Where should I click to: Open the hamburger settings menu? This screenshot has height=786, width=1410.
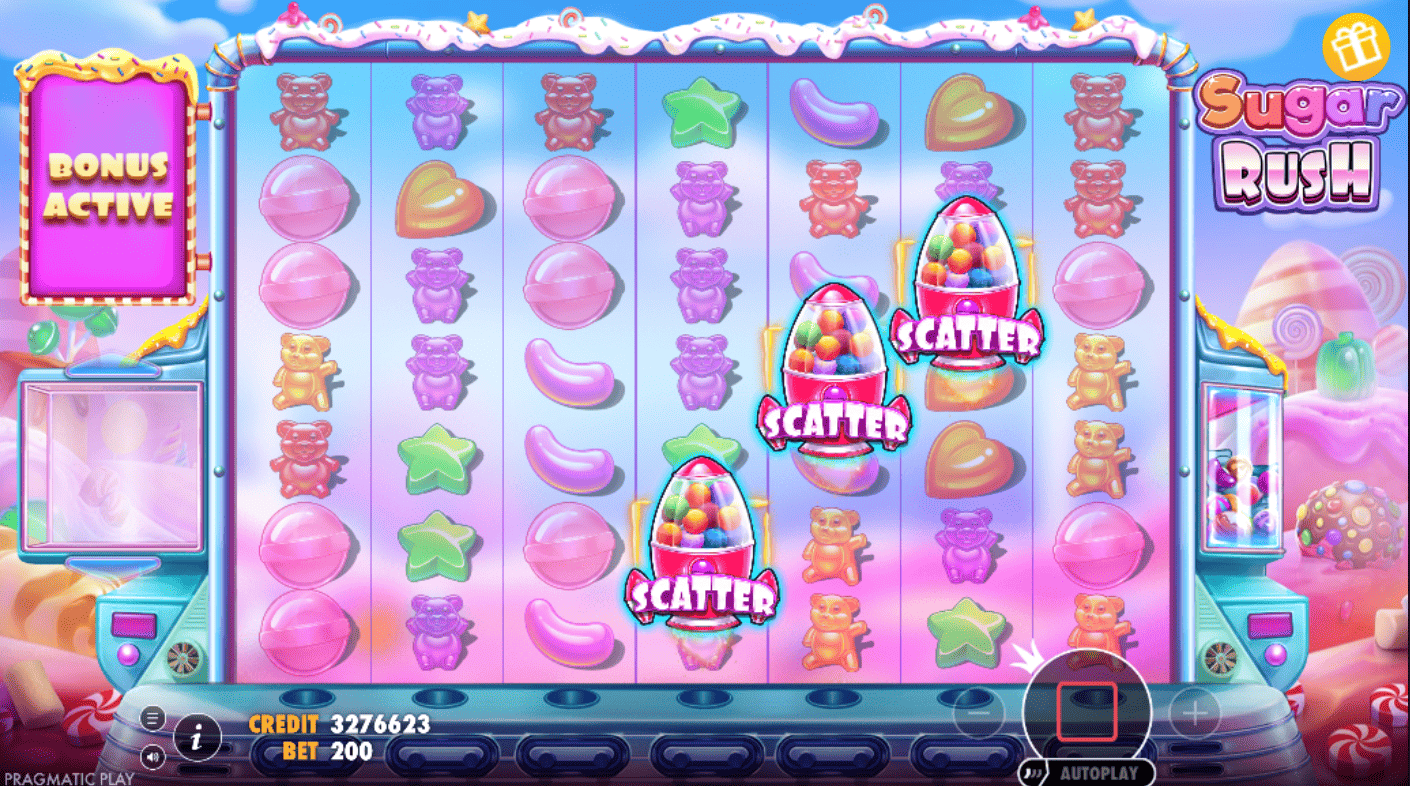(x=152, y=717)
